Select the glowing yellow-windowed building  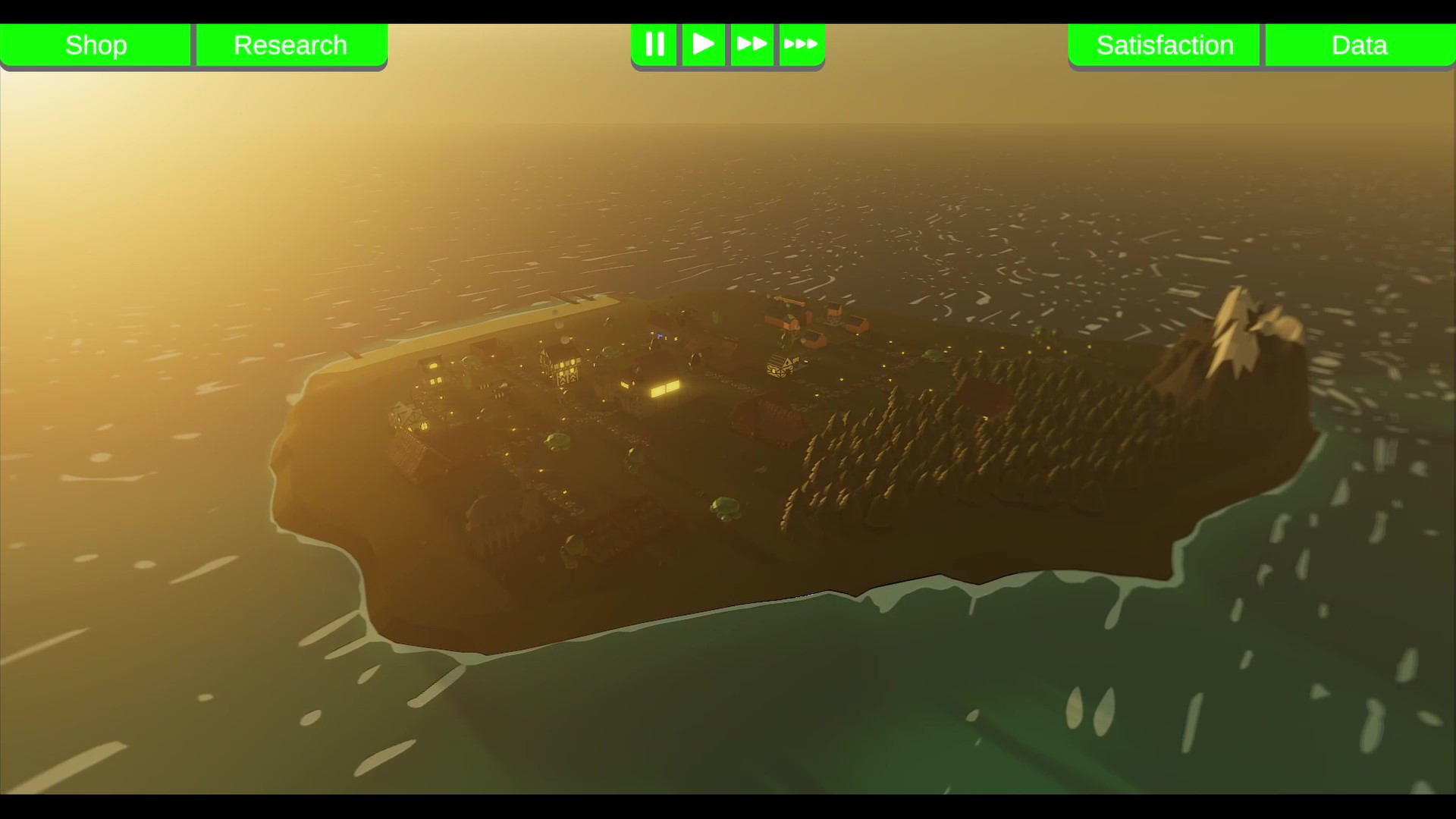664,388
